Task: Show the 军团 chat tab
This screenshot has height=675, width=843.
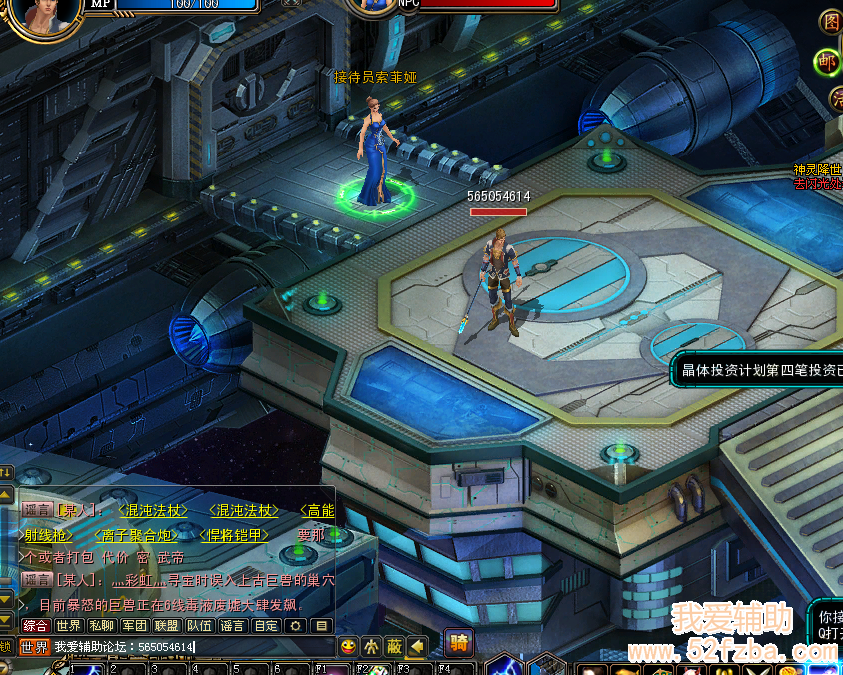Action: click(x=135, y=626)
